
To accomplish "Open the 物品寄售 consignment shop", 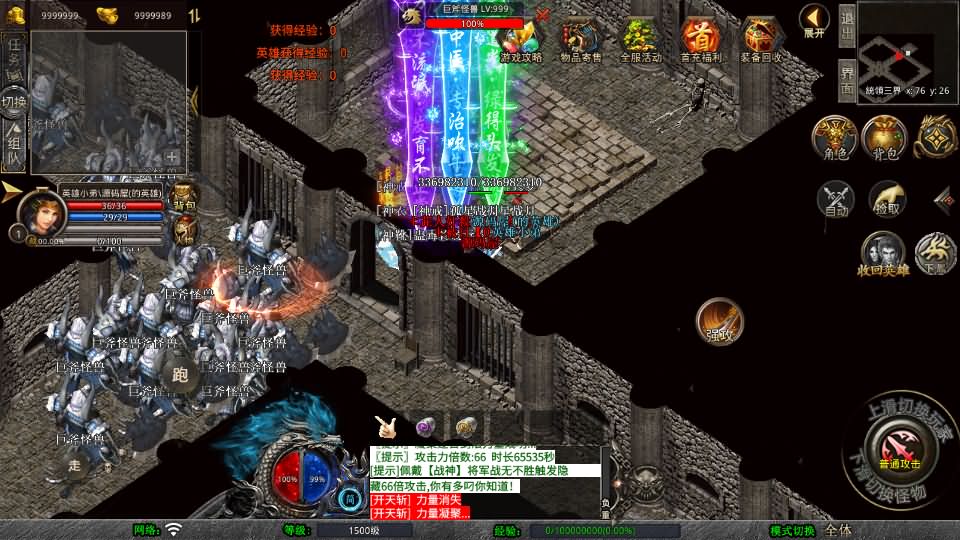I will click(x=580, y=40).
